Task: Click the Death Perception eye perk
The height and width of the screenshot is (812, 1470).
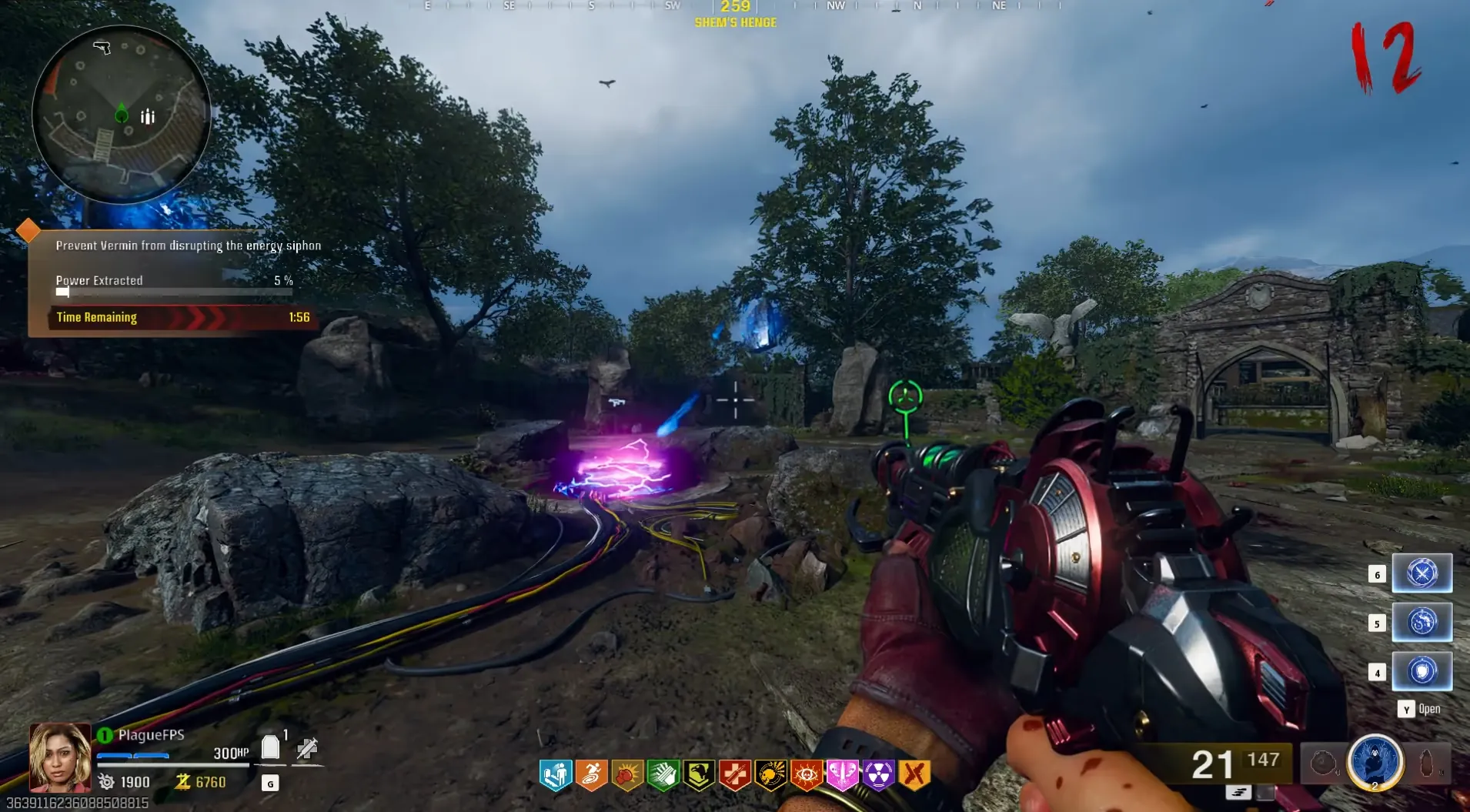Action: [x=807, y=775]
